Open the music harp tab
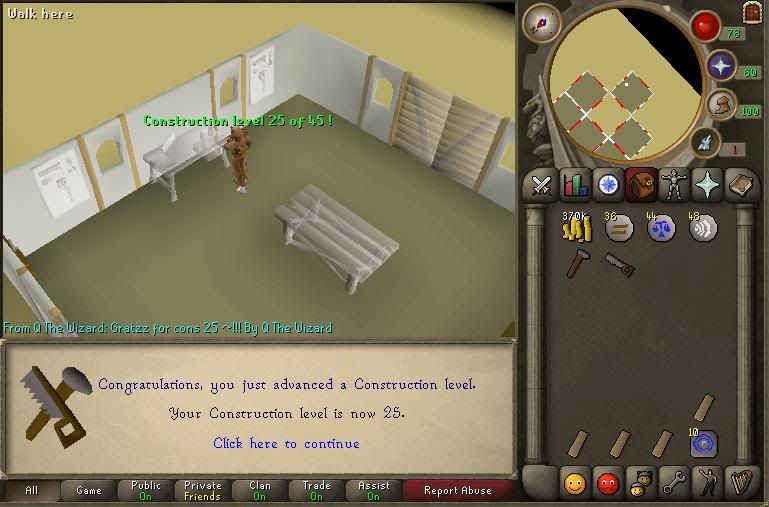The image size is (769, 507). pyautogui.click(x=739, y=484)
